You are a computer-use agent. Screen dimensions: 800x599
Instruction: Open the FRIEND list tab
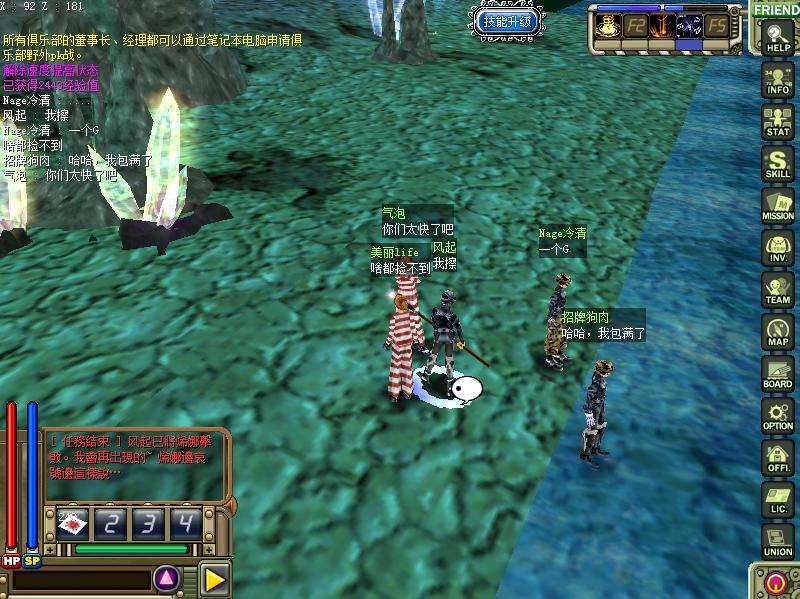pos(776,10)
